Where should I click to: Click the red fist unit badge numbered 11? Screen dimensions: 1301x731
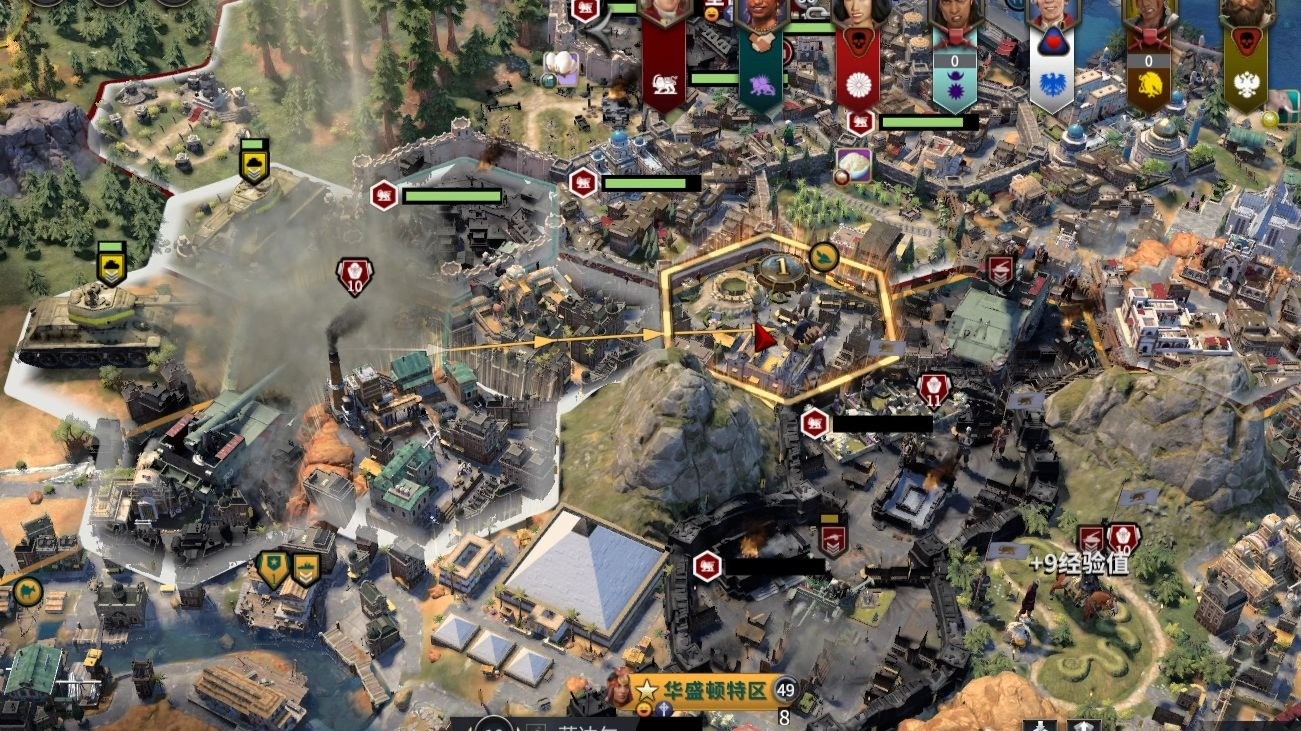click(934, 390)
